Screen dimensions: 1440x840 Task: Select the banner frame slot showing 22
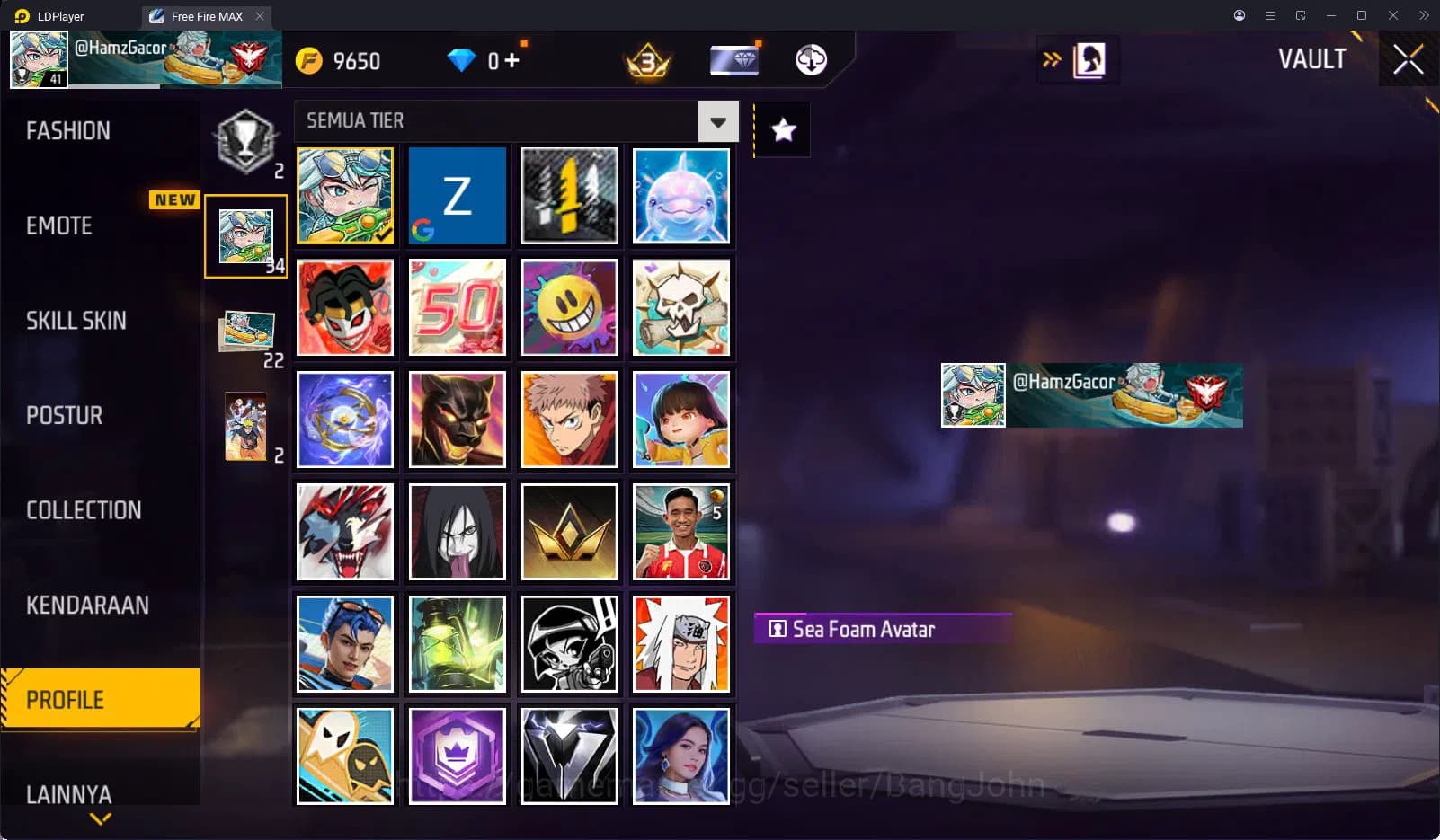coord(246,331)
